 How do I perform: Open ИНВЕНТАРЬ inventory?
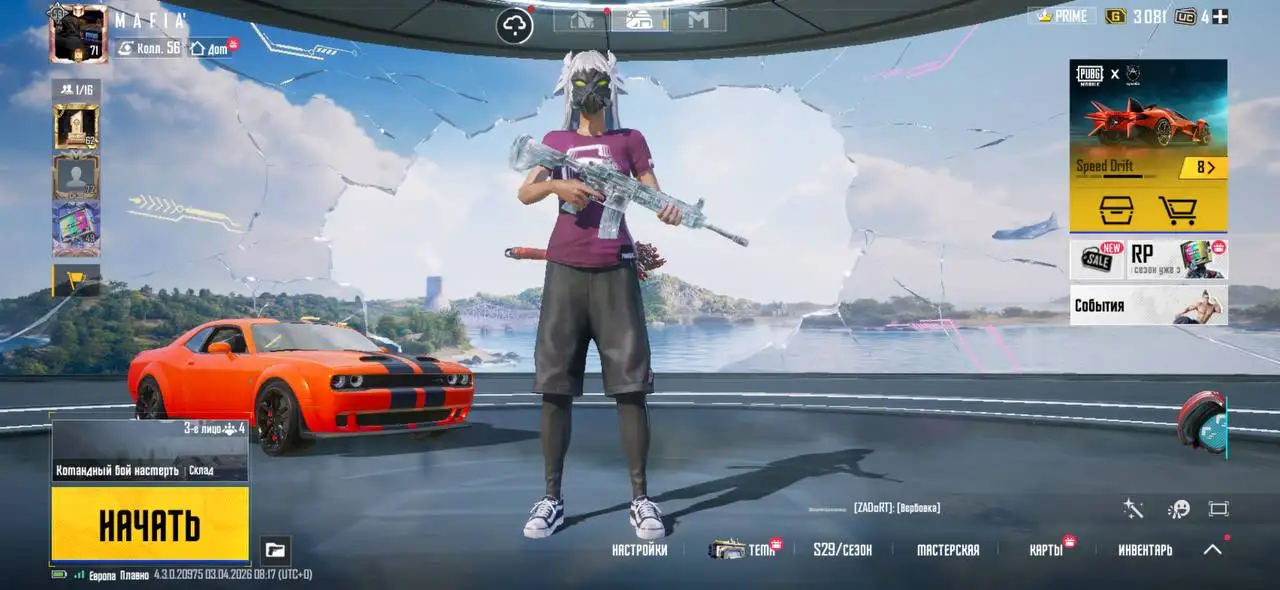(x=1145, y=550)
